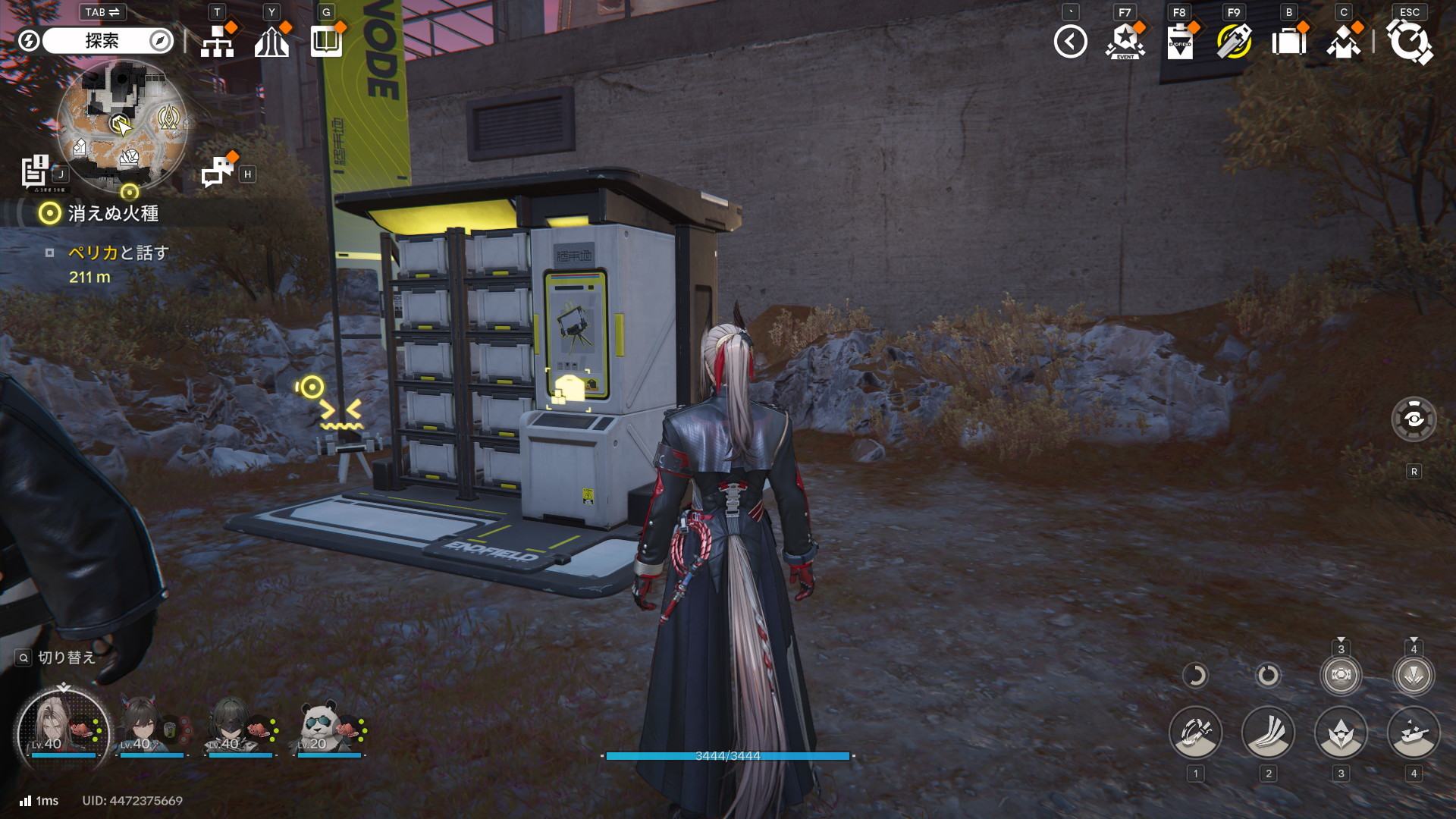1456x819 pixels.
Task: Open the Event star icon
Action: pos(1125,42)
